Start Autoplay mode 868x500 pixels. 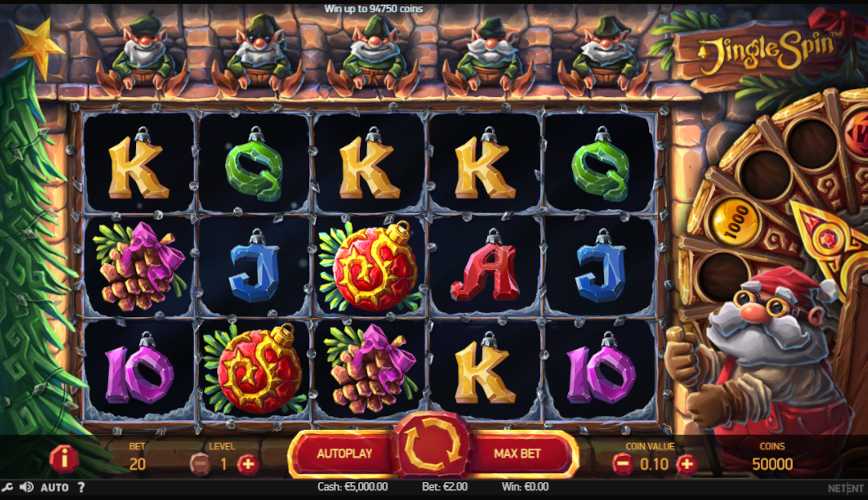coord(344,454)
